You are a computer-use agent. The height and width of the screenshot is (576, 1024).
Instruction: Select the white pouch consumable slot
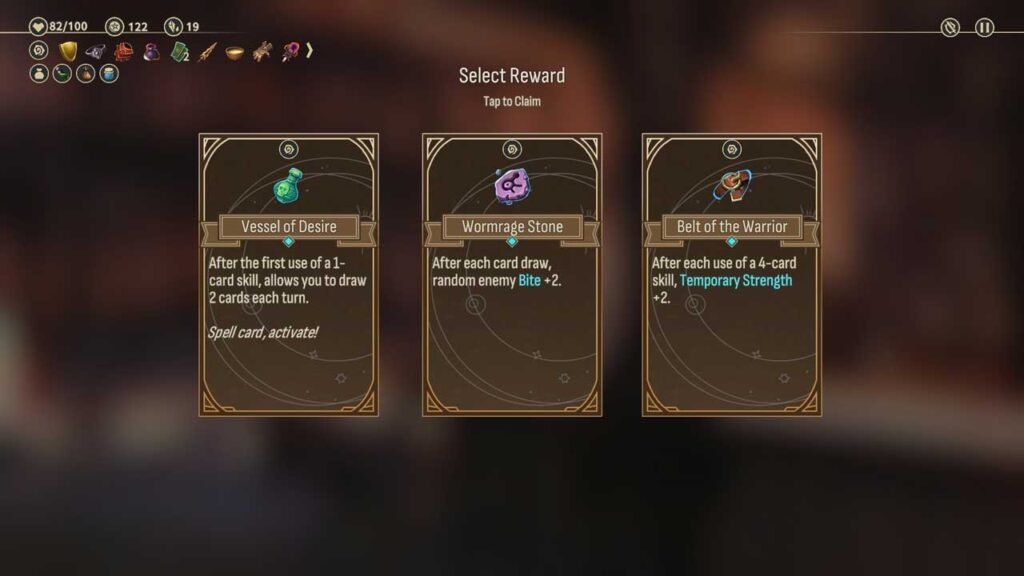pyautogui.click(x=39, y=73)
